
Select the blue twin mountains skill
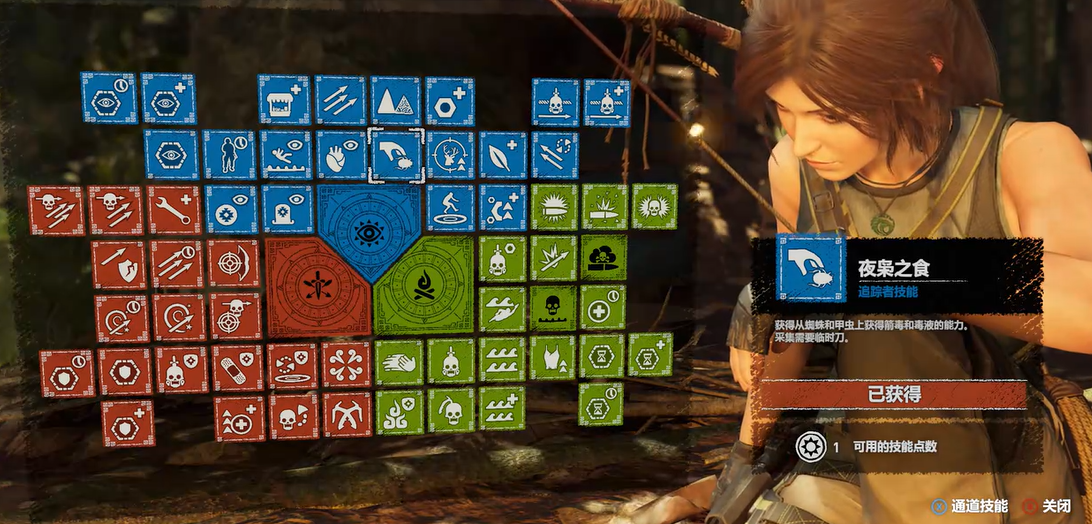click(396, 100)
